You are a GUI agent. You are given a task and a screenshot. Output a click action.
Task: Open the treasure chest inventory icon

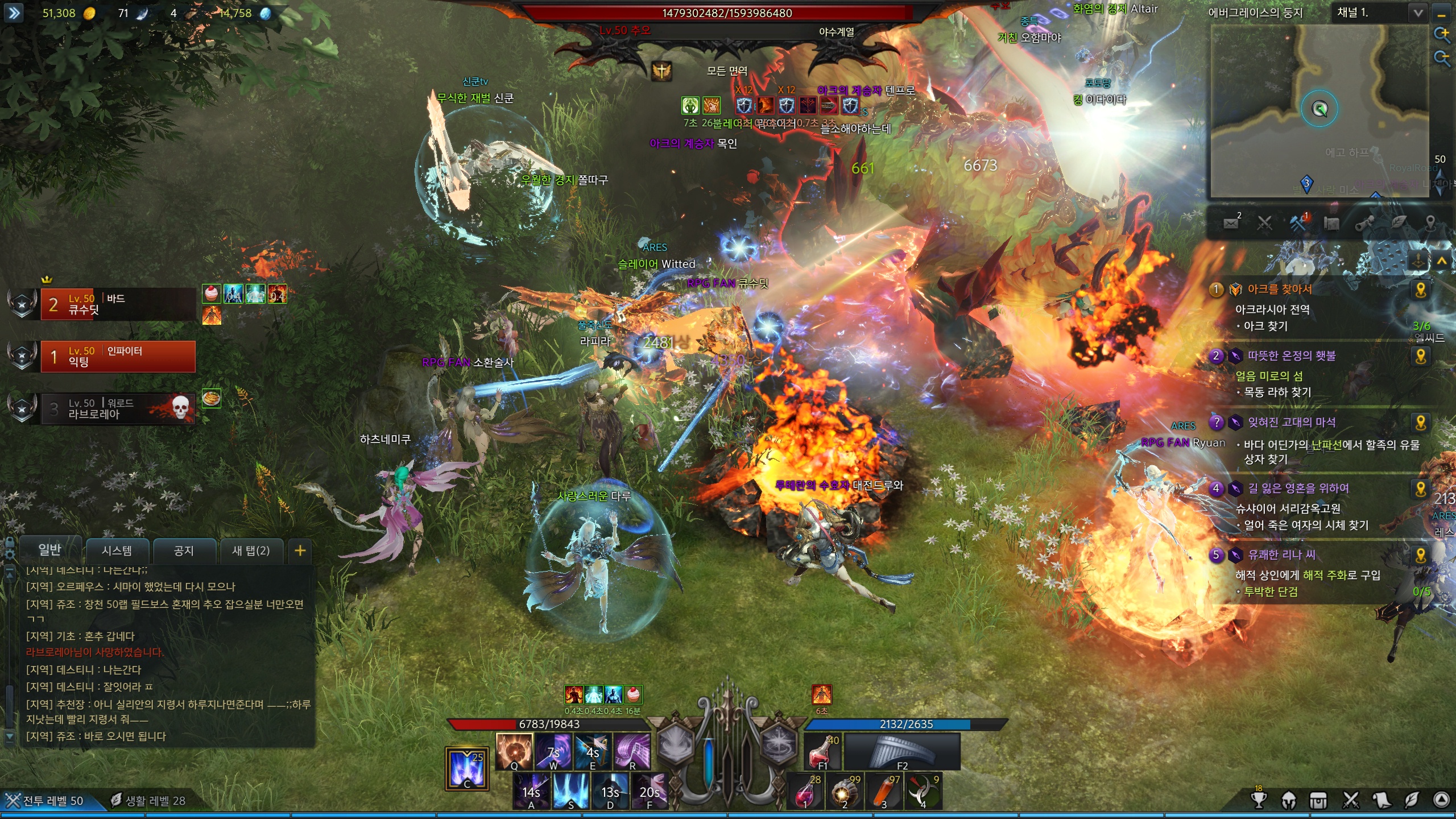(x=1318, y=800)
